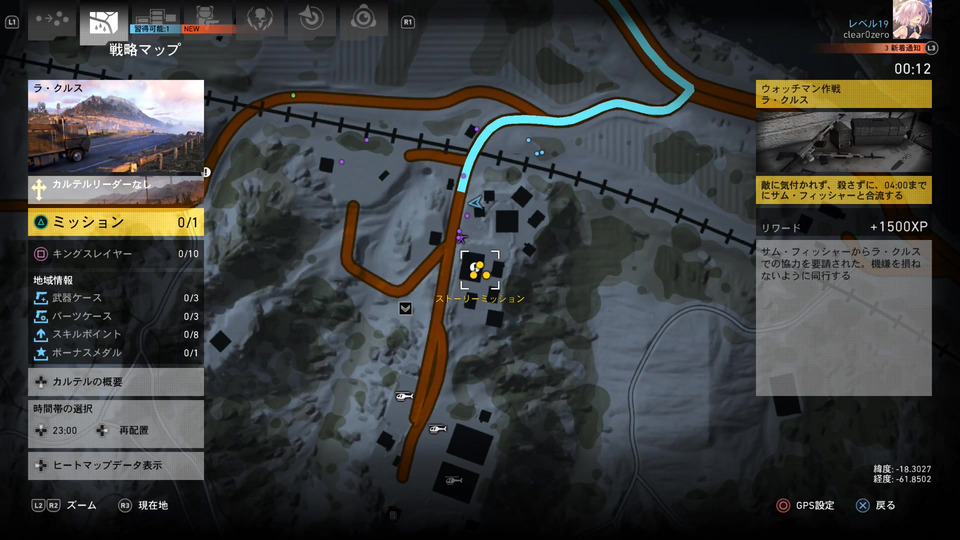
Task: Open the ラ・クルス province thumbnail
Action: coord(115,126)
